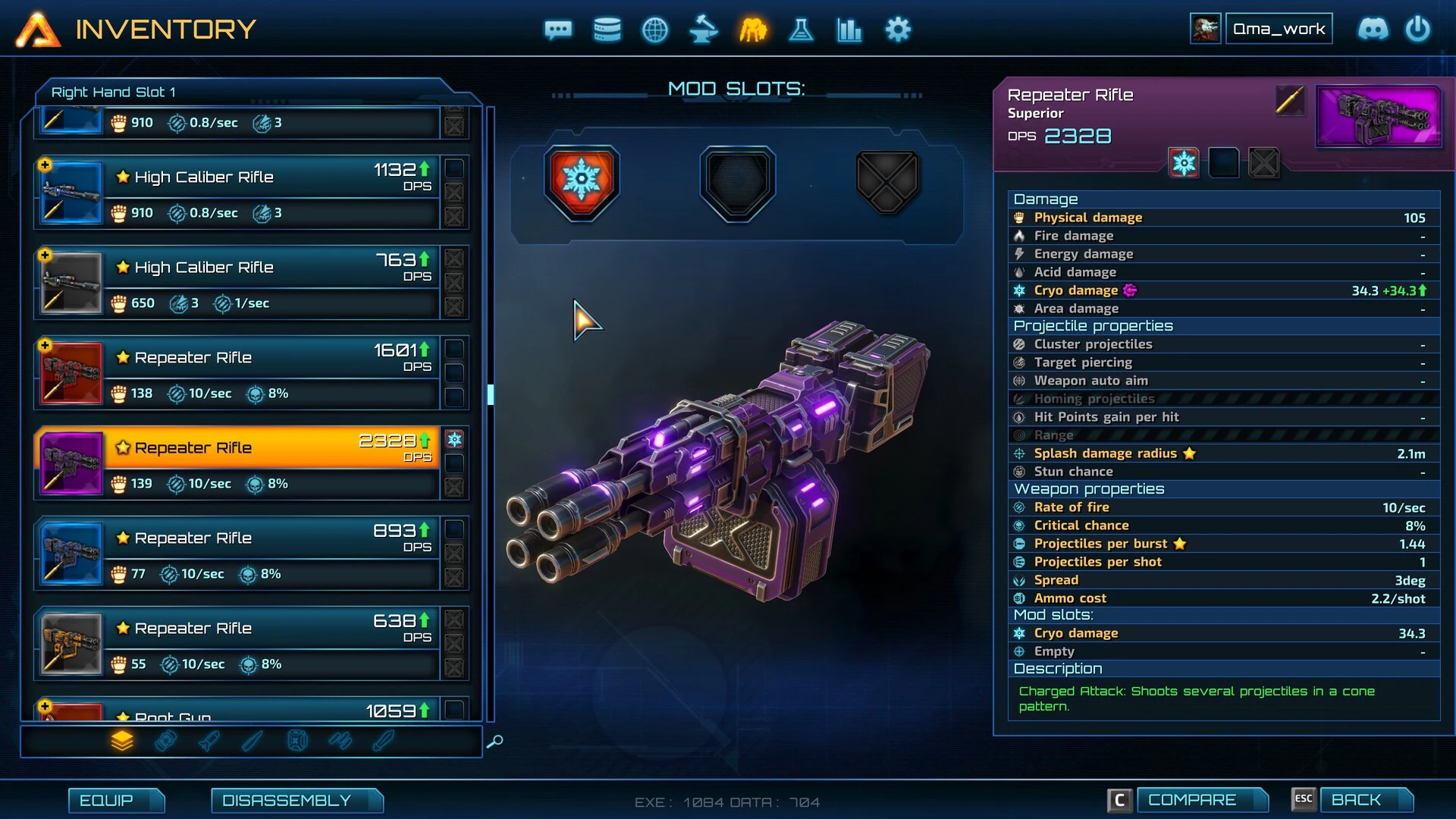Viewport: 1456px width, 819px height.
Task: Open the speech bubble messages tab
Action: (558, 30)
